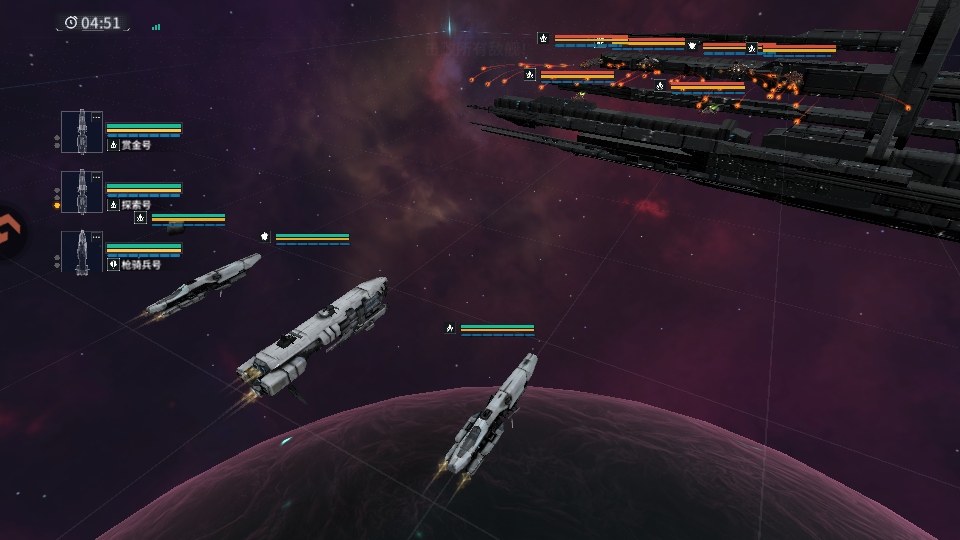Click the ship class icon beside 枪骑兵号

[113, 265]
